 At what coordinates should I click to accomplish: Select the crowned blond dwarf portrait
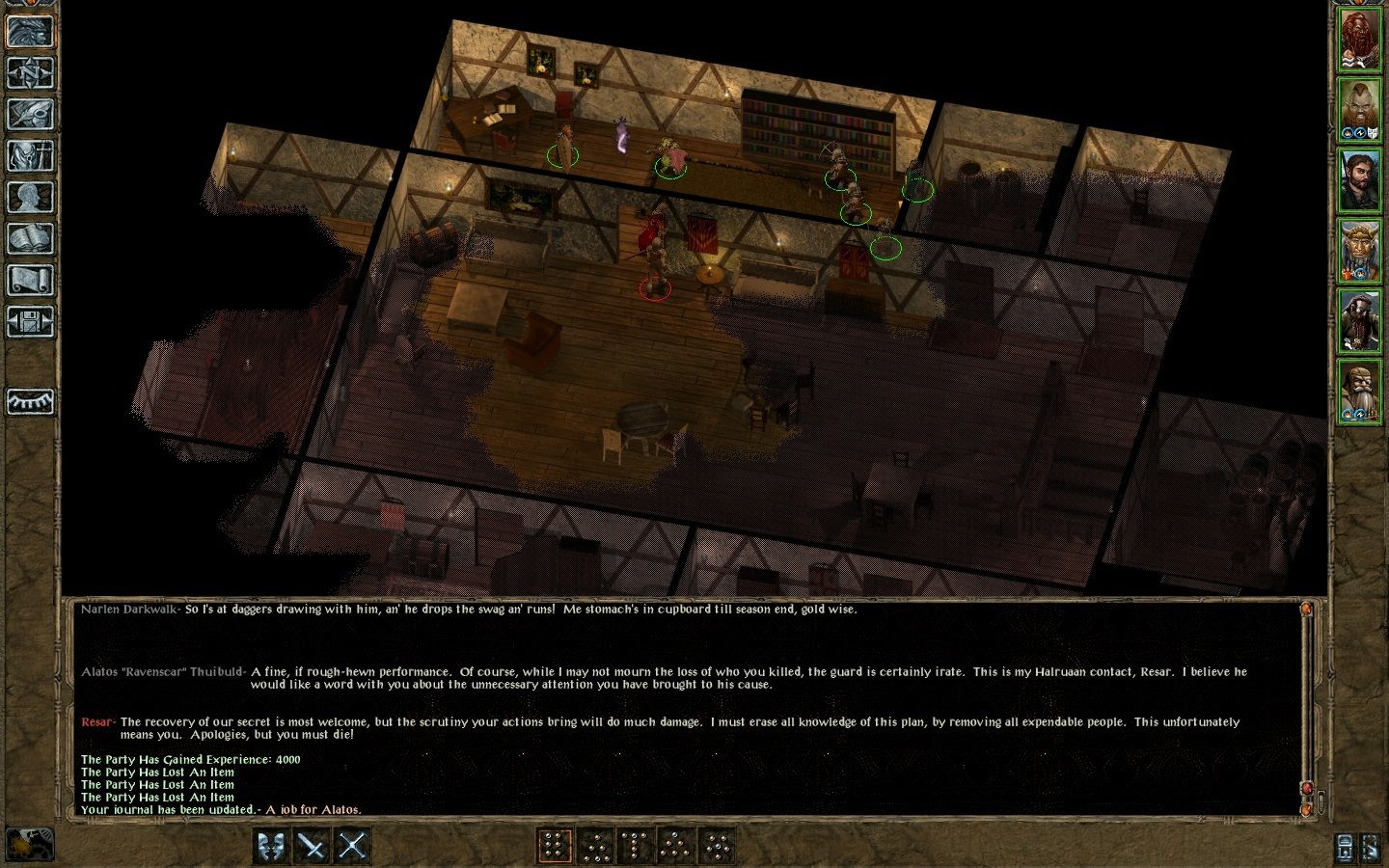pyautogui.click(x=1358, y=251)
